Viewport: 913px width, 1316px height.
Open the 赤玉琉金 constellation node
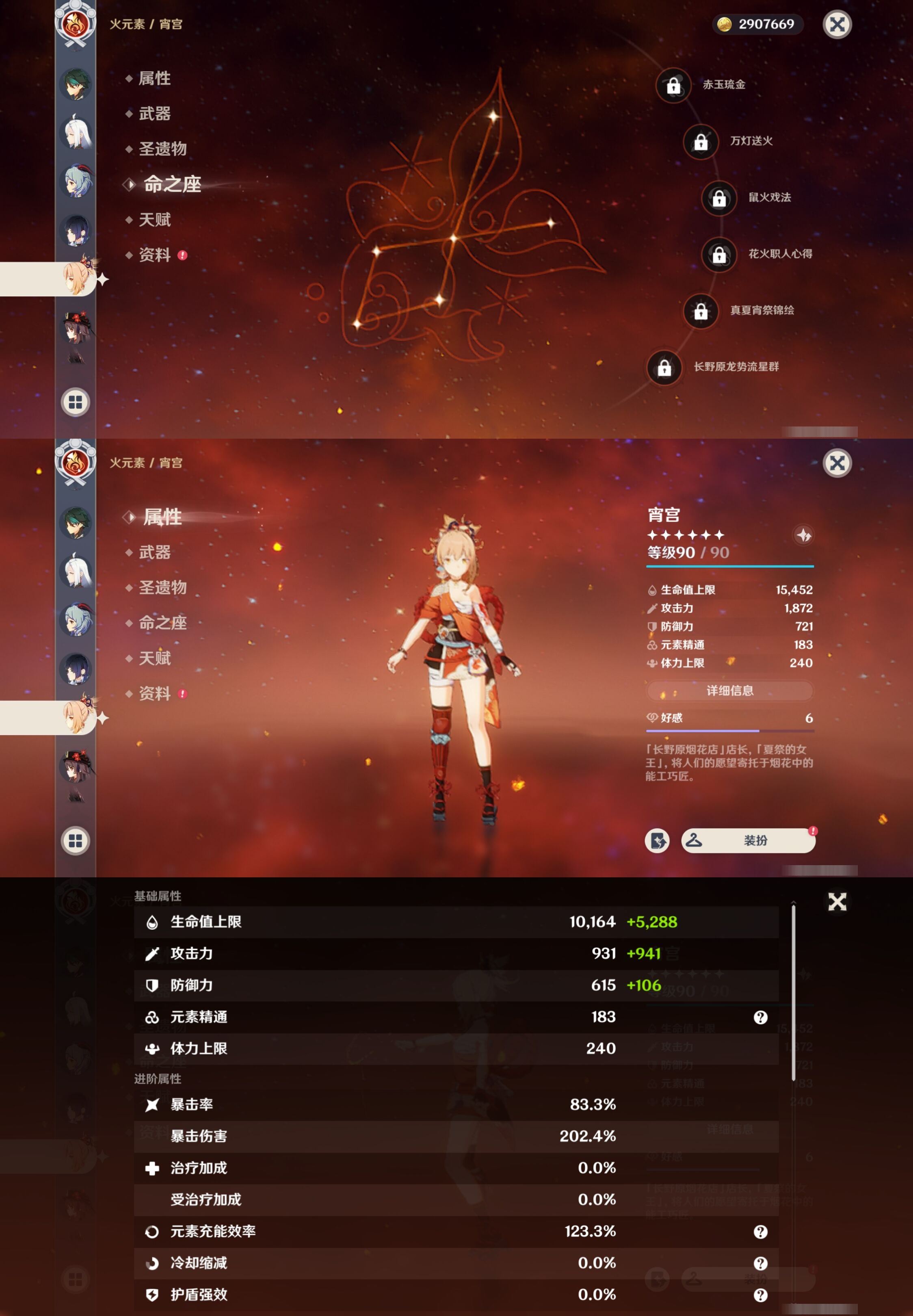click(673, 86)
